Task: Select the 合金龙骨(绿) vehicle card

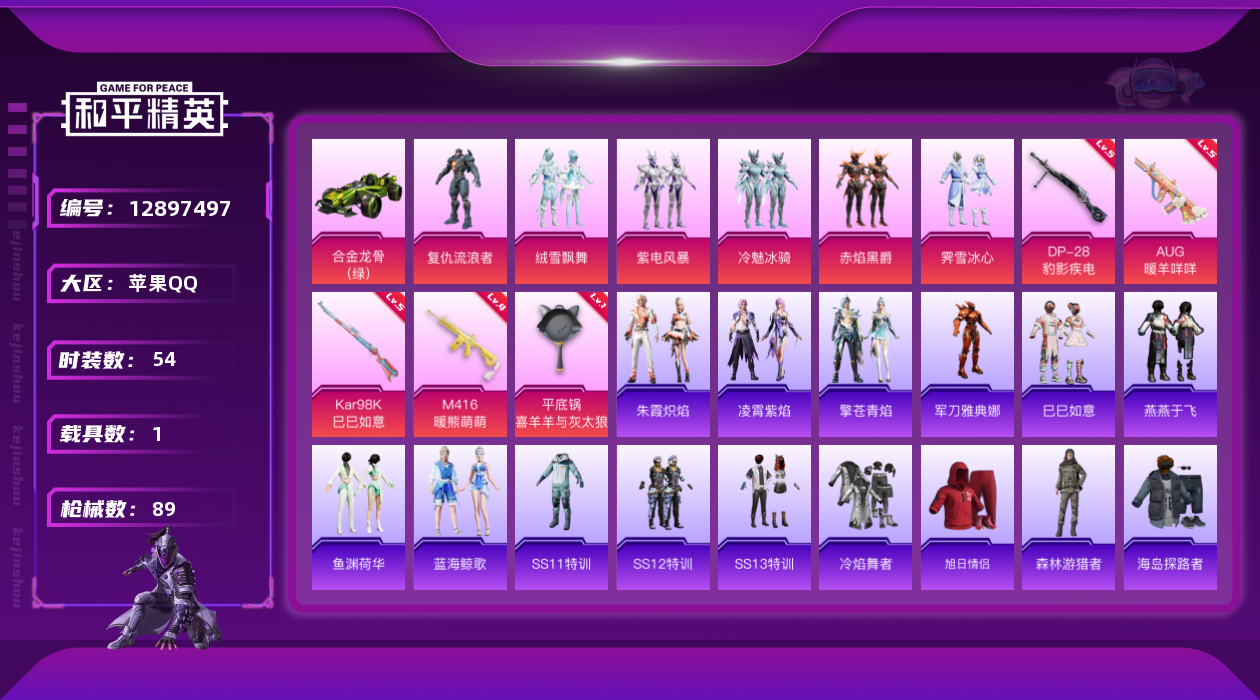Action: pyautogui.click(x=358, y=211)
